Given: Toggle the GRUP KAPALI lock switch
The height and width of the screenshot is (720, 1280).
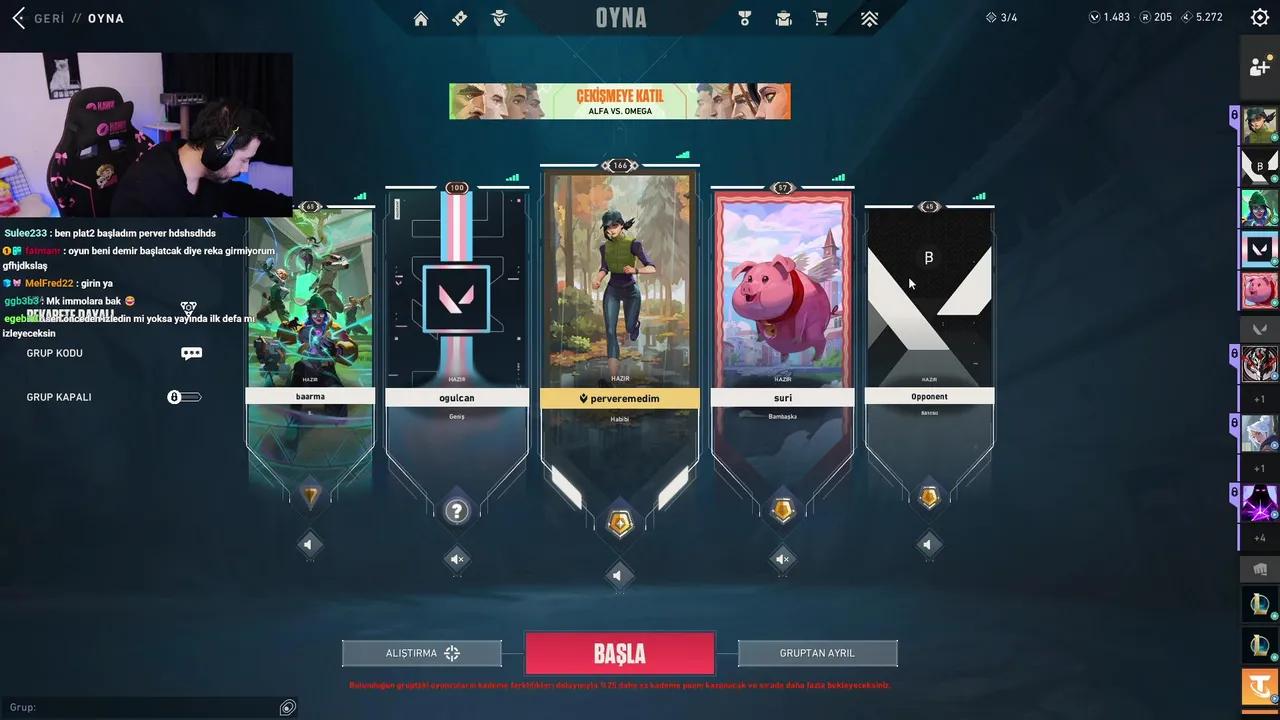Looking at the screenshot, I should (184, 397).
